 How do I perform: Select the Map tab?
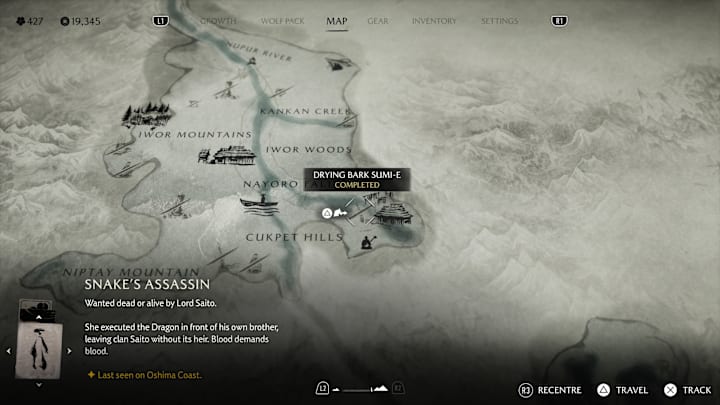point(336,21)
